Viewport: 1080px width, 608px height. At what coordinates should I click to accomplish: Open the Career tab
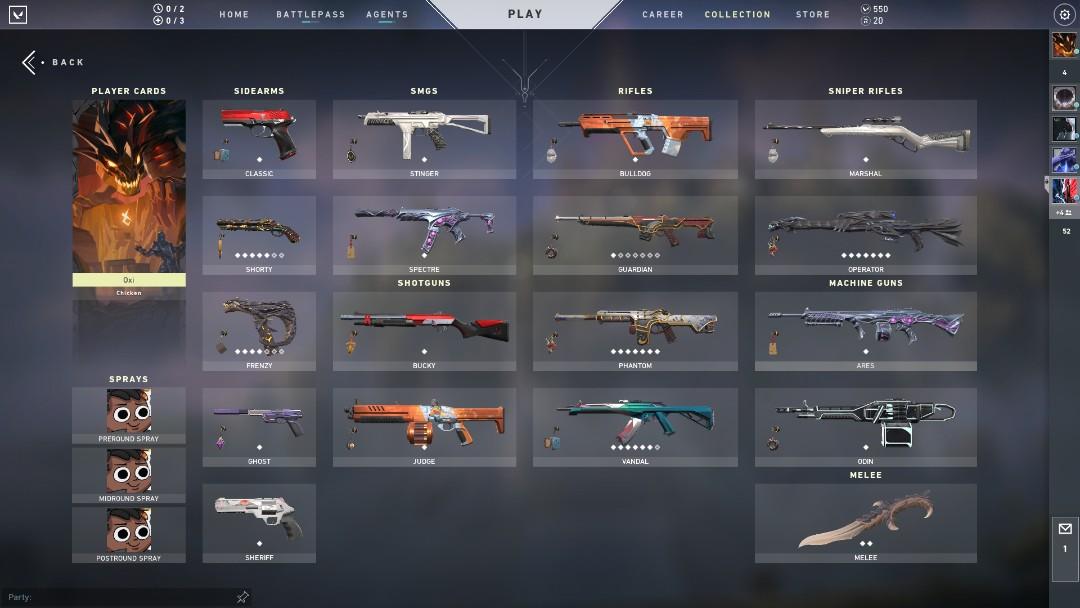(663, 14)
